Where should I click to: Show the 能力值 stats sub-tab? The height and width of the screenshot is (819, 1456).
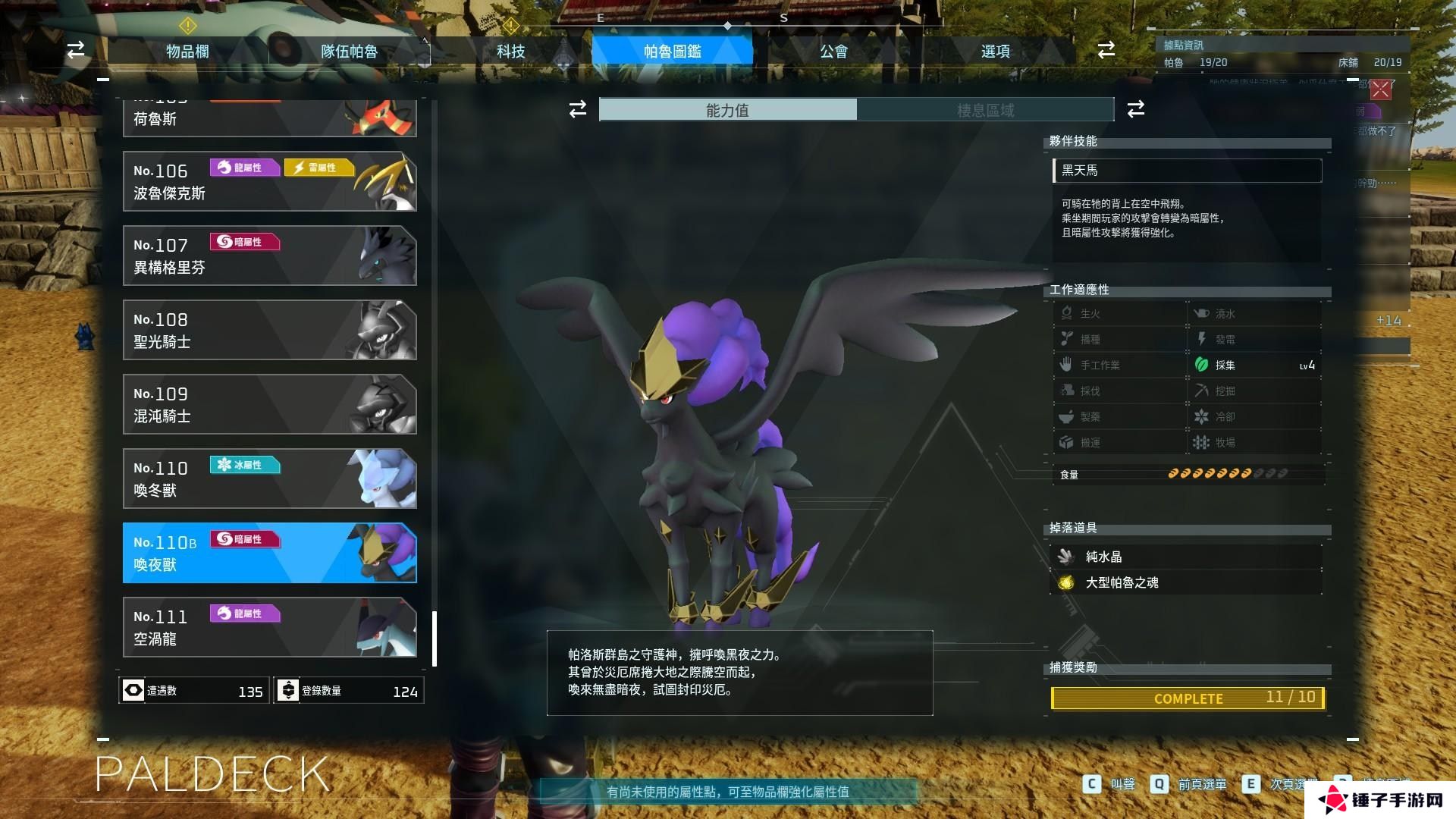[728, 110]
